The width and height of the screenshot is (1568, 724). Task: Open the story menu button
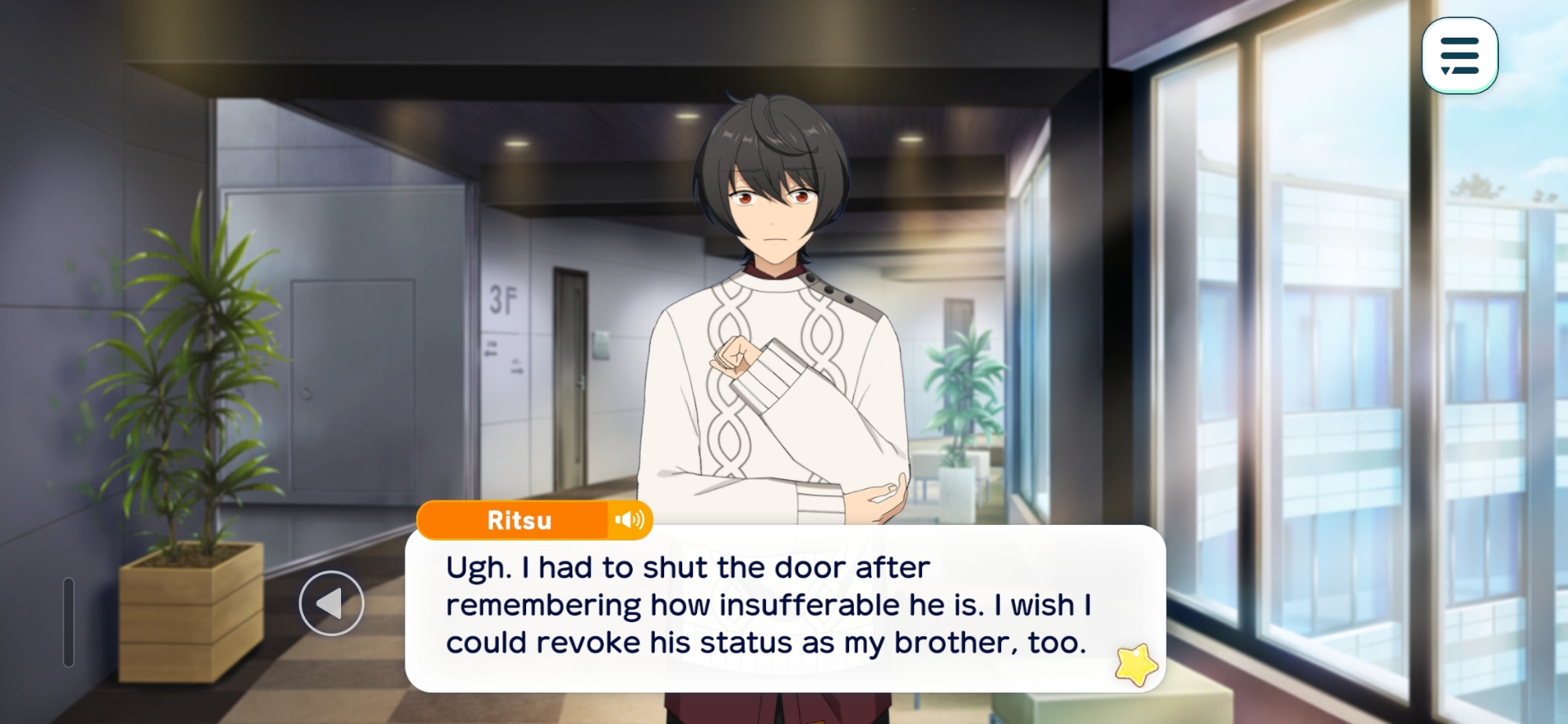coord(1459,56)
